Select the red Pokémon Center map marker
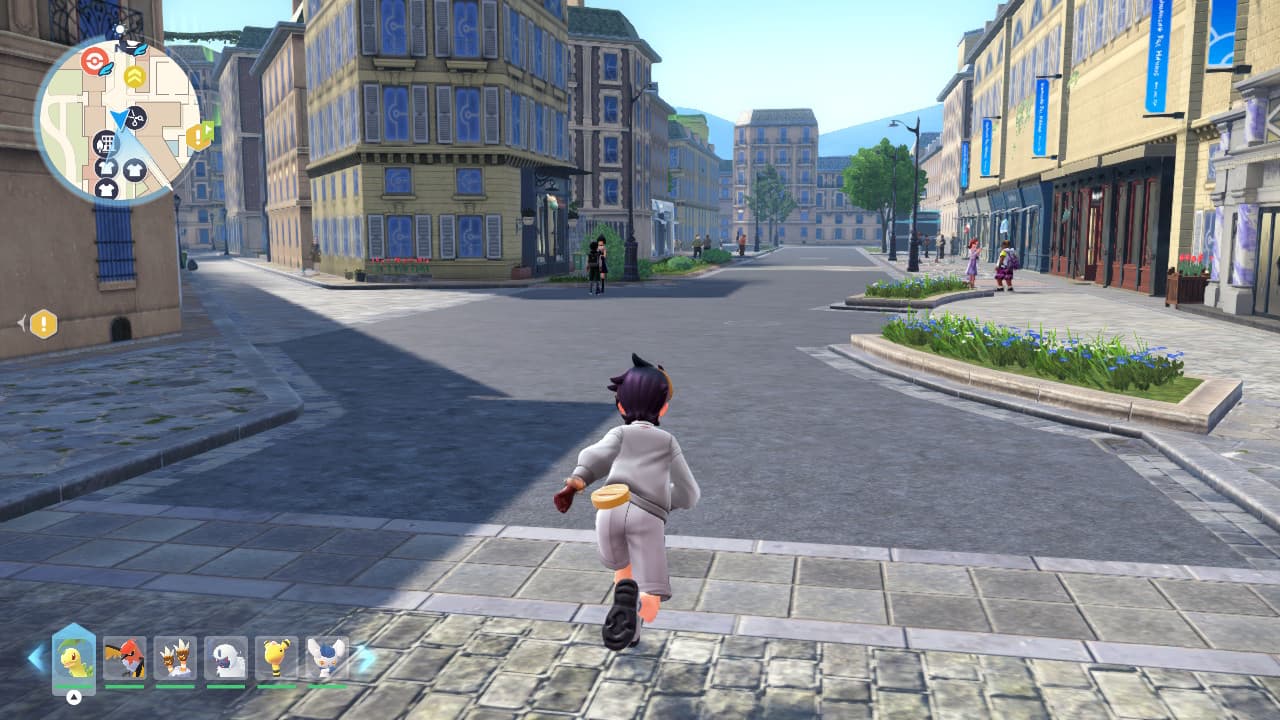The height and width of the screenshot is (720, 1280). click(x=94, y=60)
